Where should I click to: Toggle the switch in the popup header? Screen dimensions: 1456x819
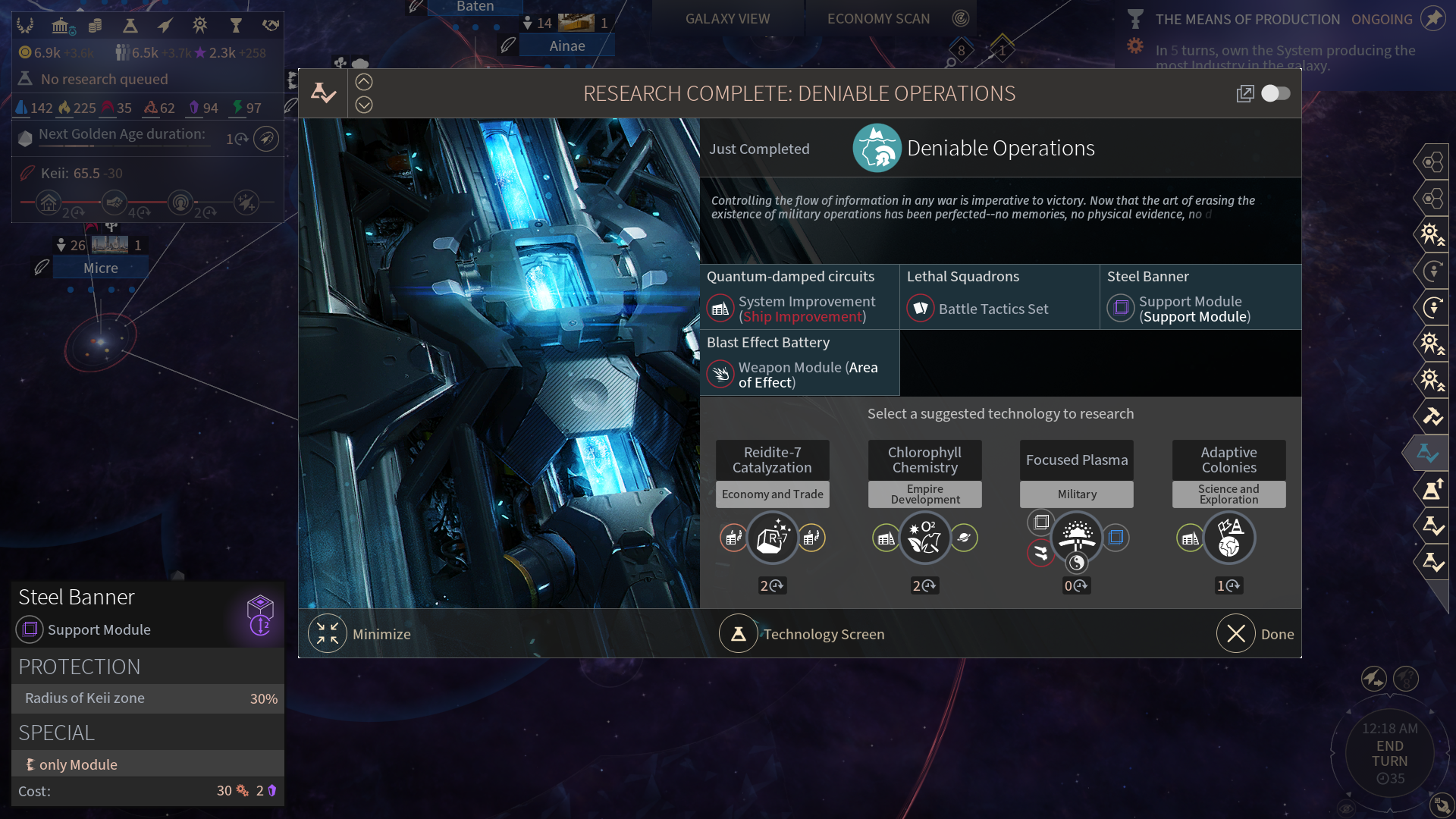click(x=1276, y=93)
